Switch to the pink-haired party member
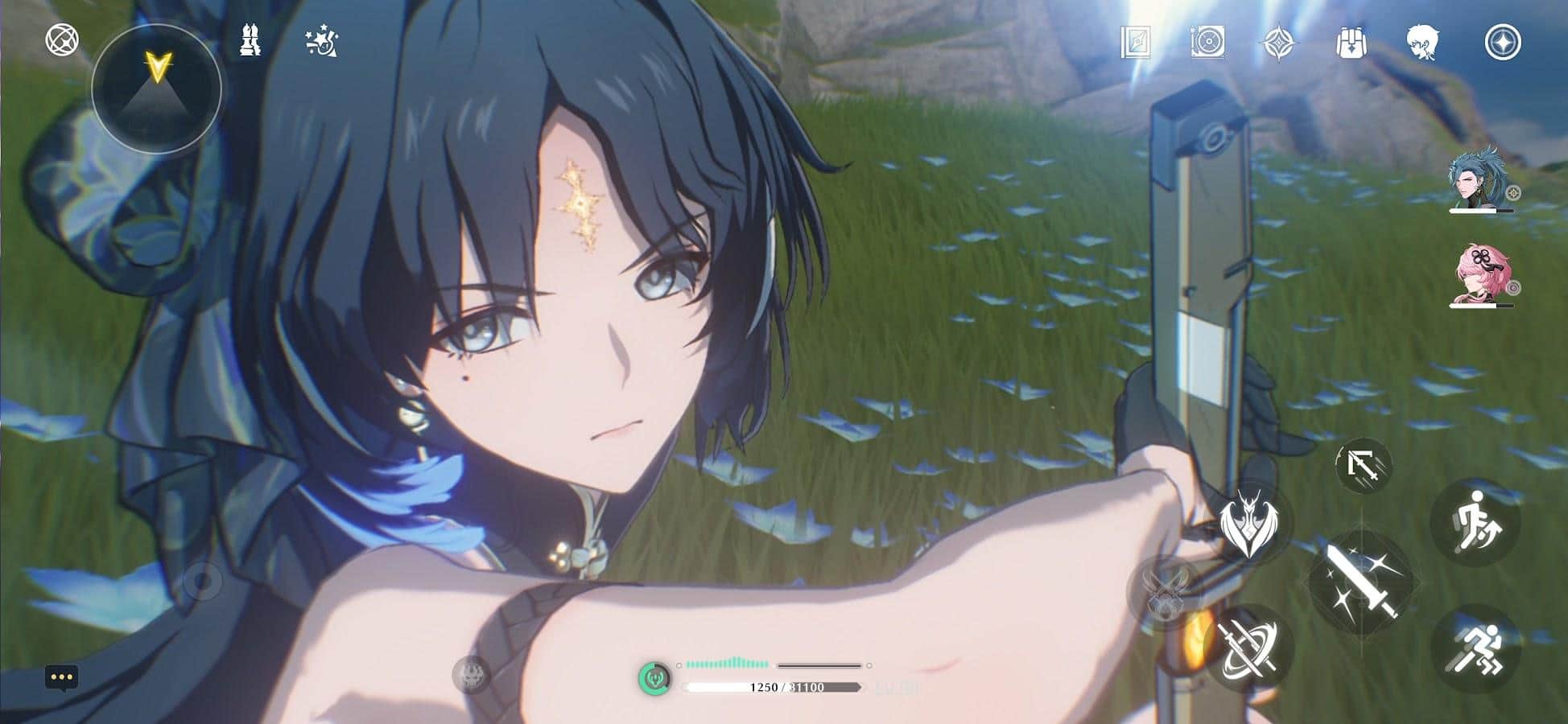The width and height of the screenshot is (1568, 724). click(x=1479, y=276)
